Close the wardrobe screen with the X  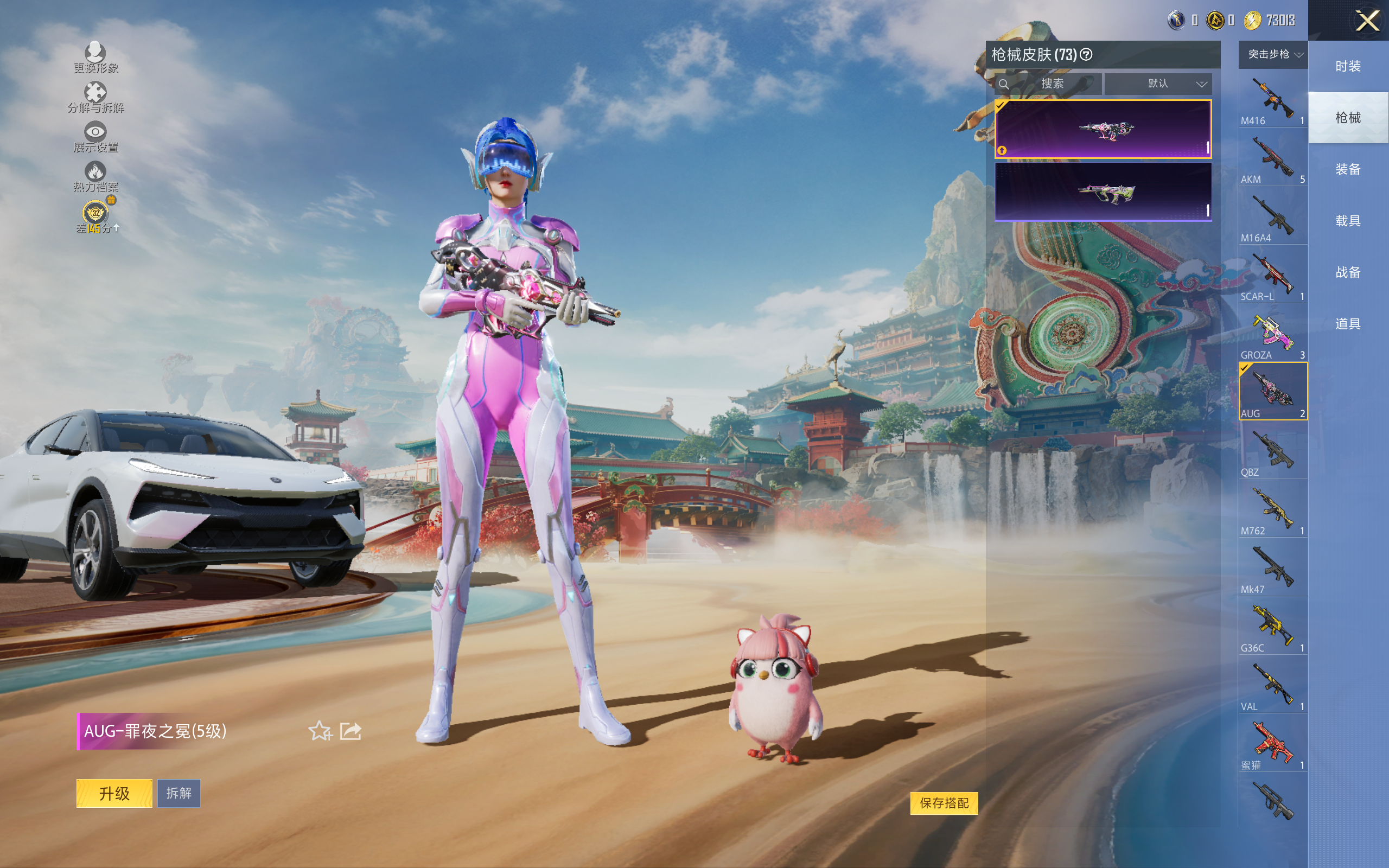pos(1367,21)
